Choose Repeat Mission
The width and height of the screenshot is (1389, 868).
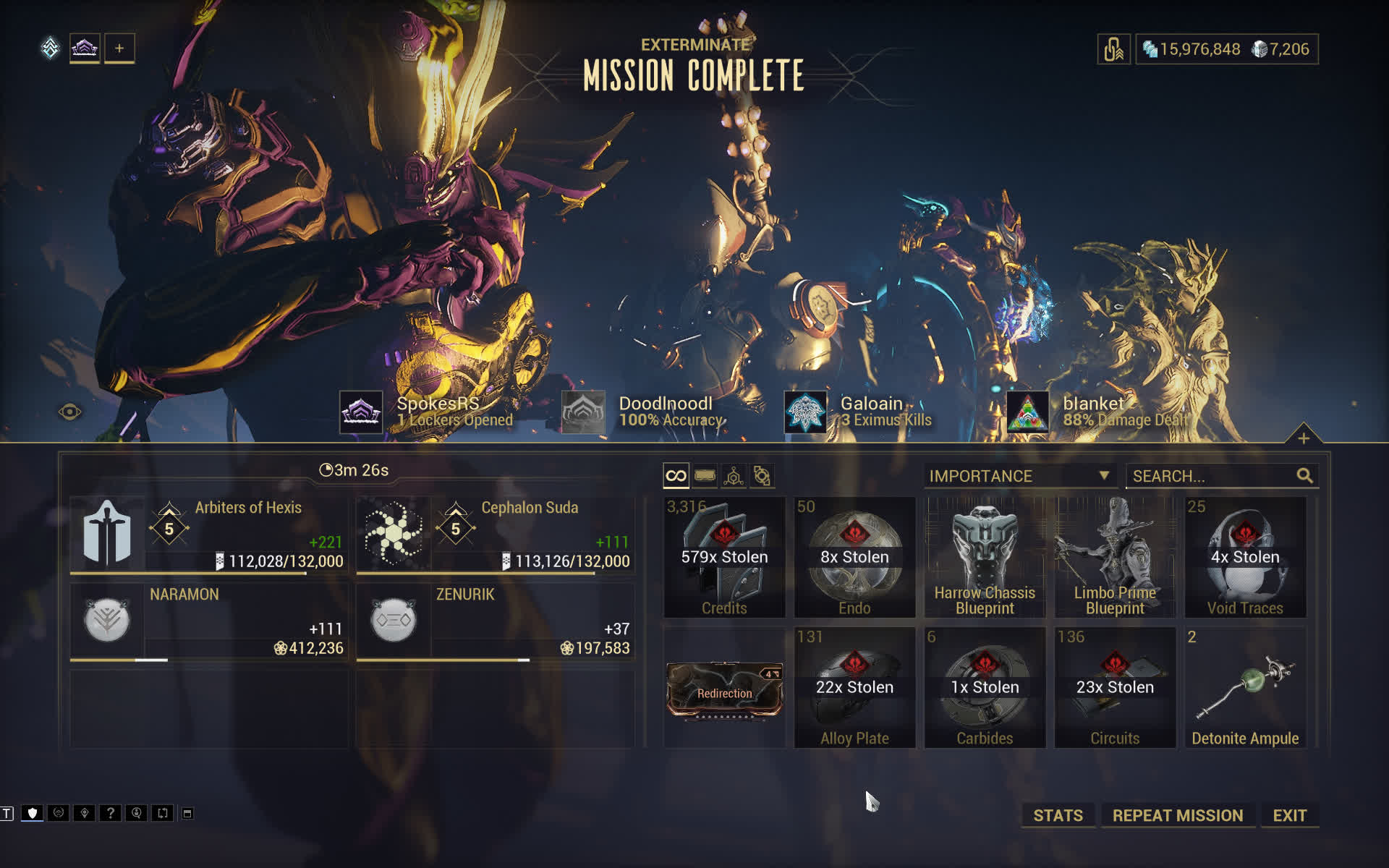coord(1177,815)
